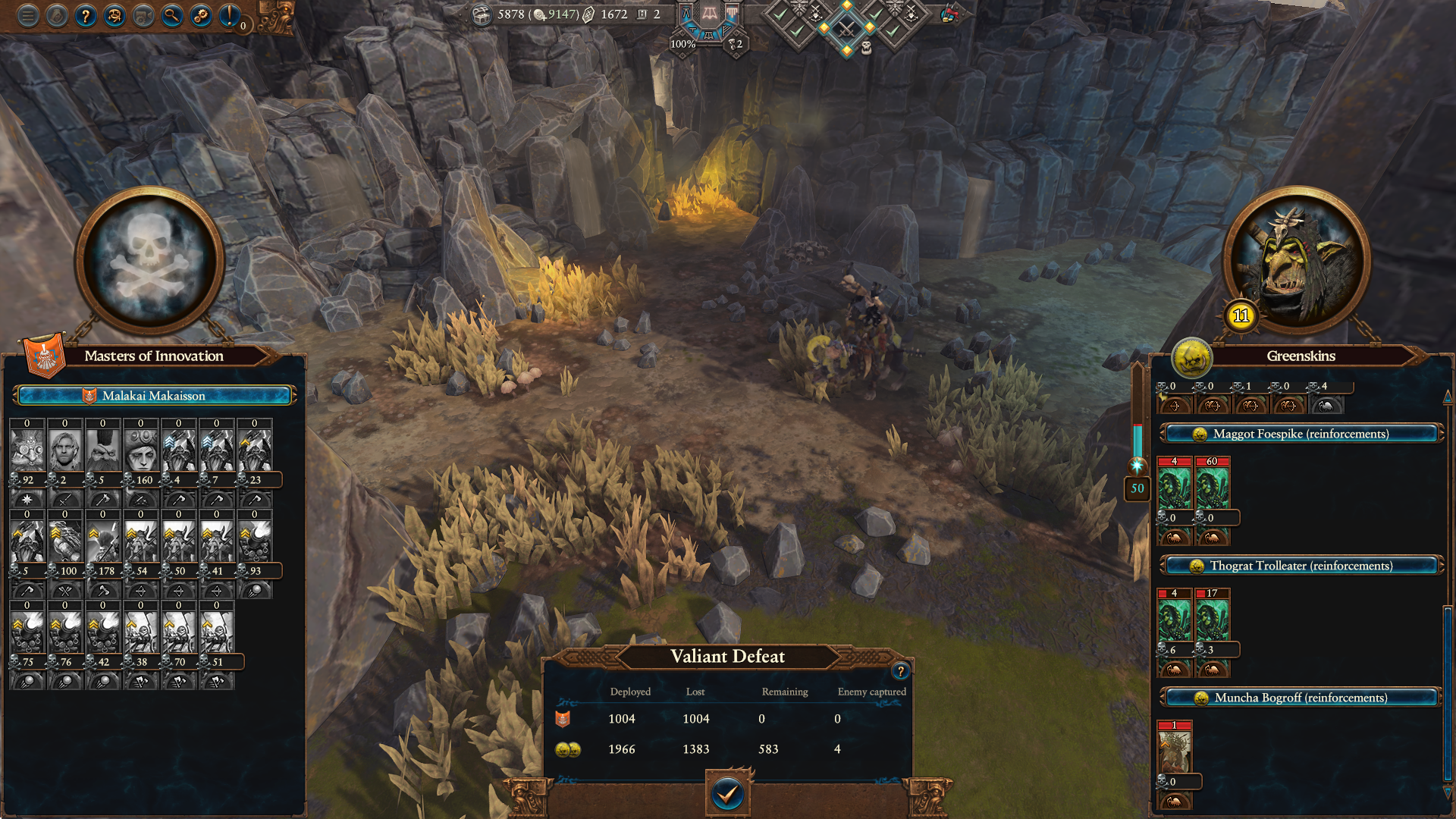Viewport: 1456px width, 819px height.
Task: Open the Valiant Defeat help question mark
Action: pos(899,670)
